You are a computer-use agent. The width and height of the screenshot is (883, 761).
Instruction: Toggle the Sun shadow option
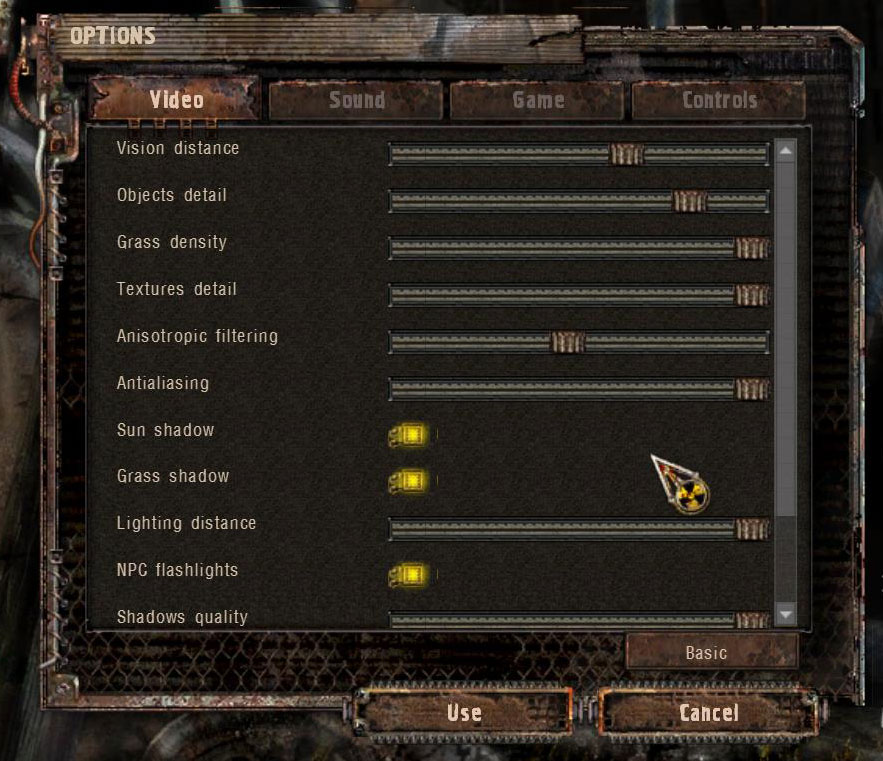[410, 435]
